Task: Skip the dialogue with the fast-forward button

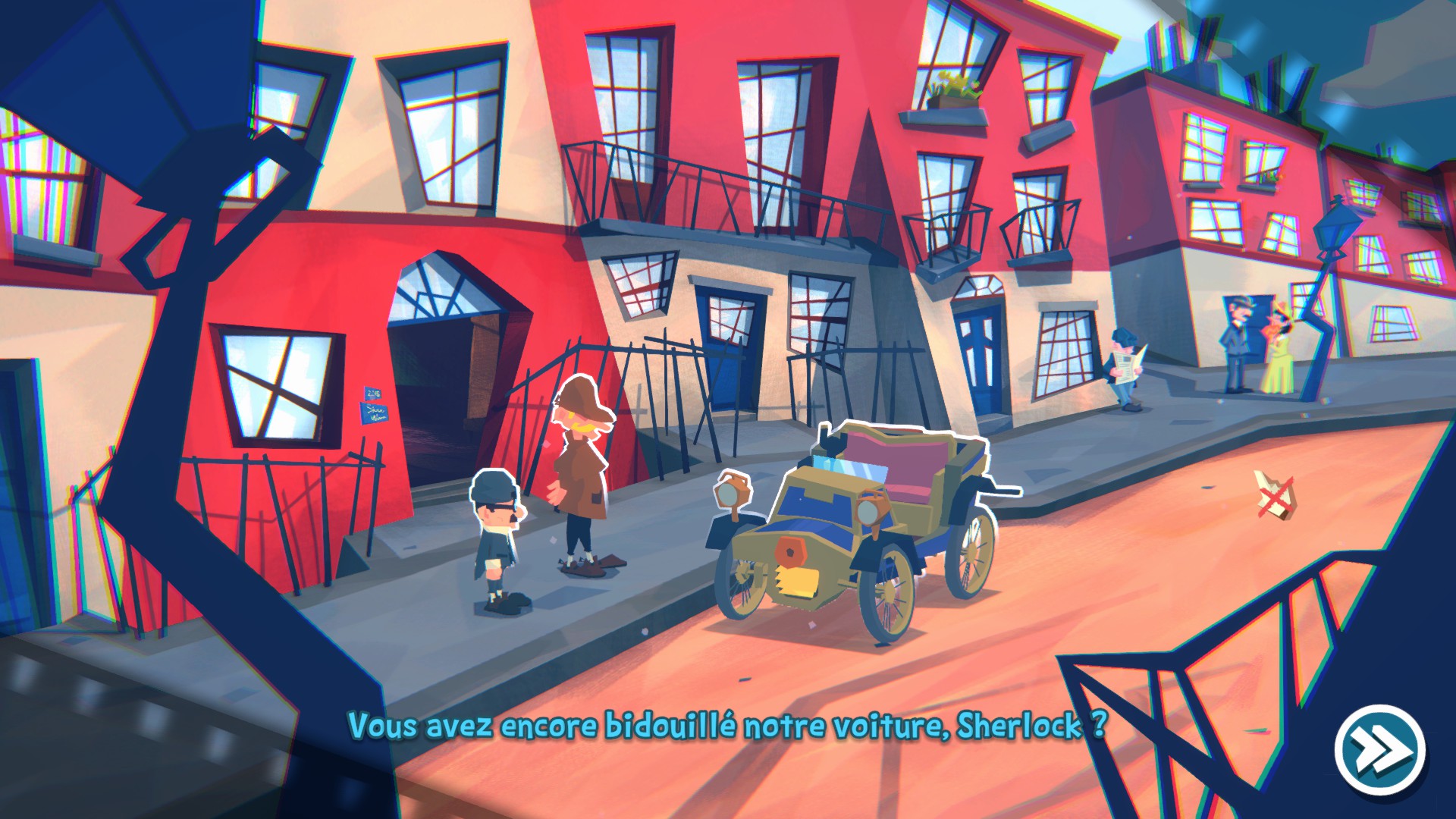Action: [x=1379, y=750]
